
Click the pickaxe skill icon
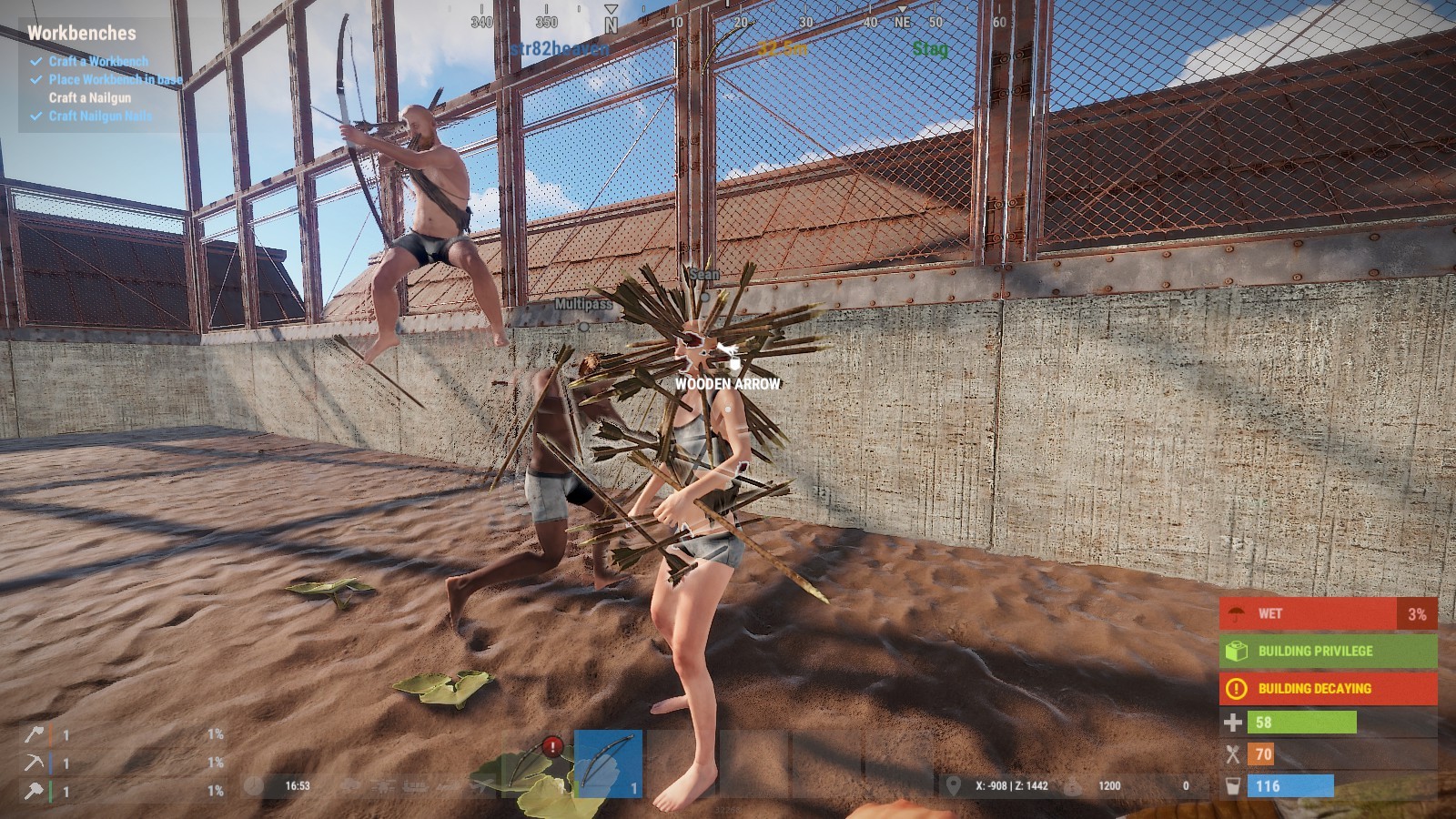(34, 763)
